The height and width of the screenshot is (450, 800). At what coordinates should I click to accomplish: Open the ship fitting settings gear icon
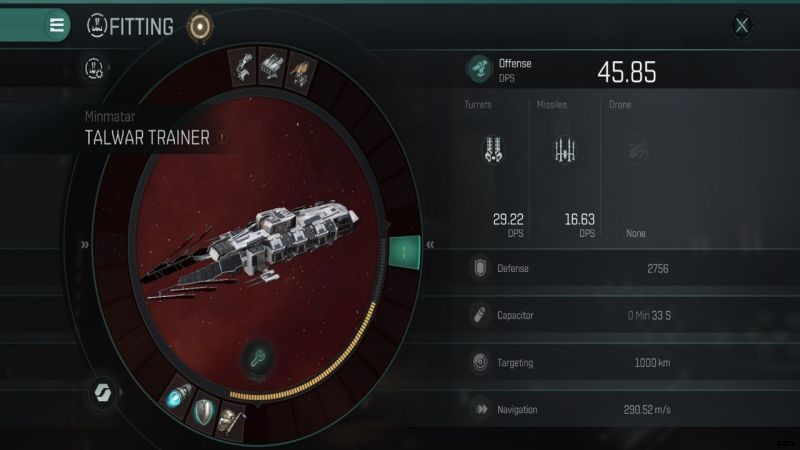(x=95, y=69)
